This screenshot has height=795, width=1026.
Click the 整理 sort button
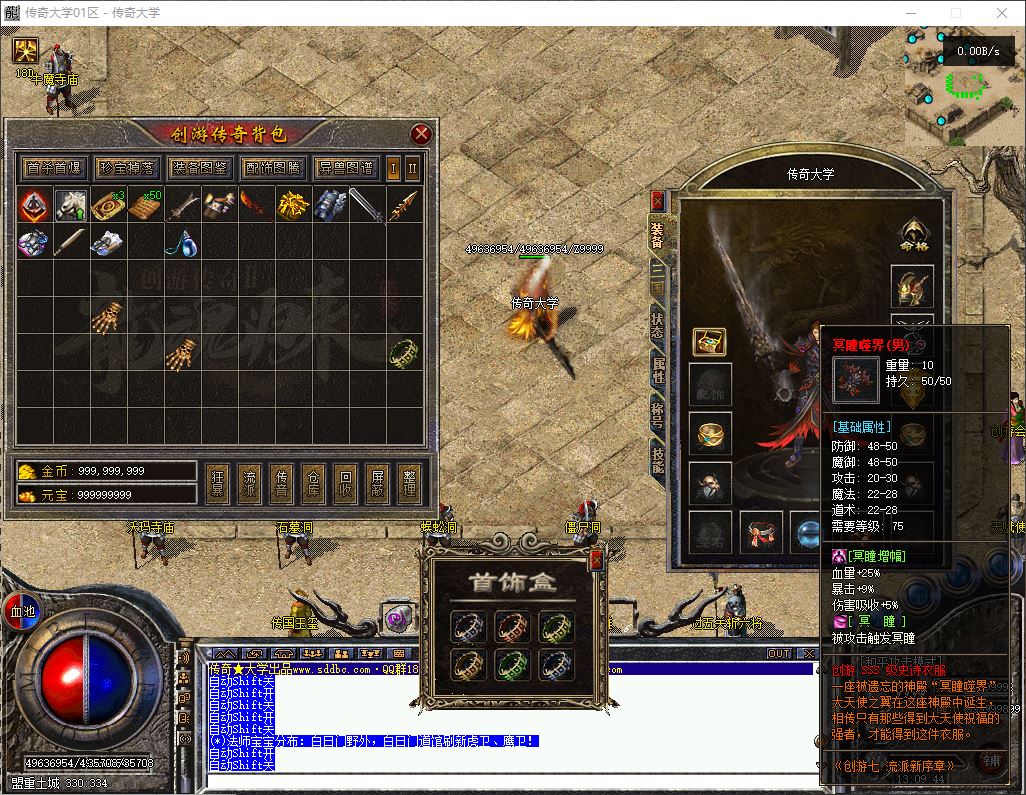click(x=410, y=483)
